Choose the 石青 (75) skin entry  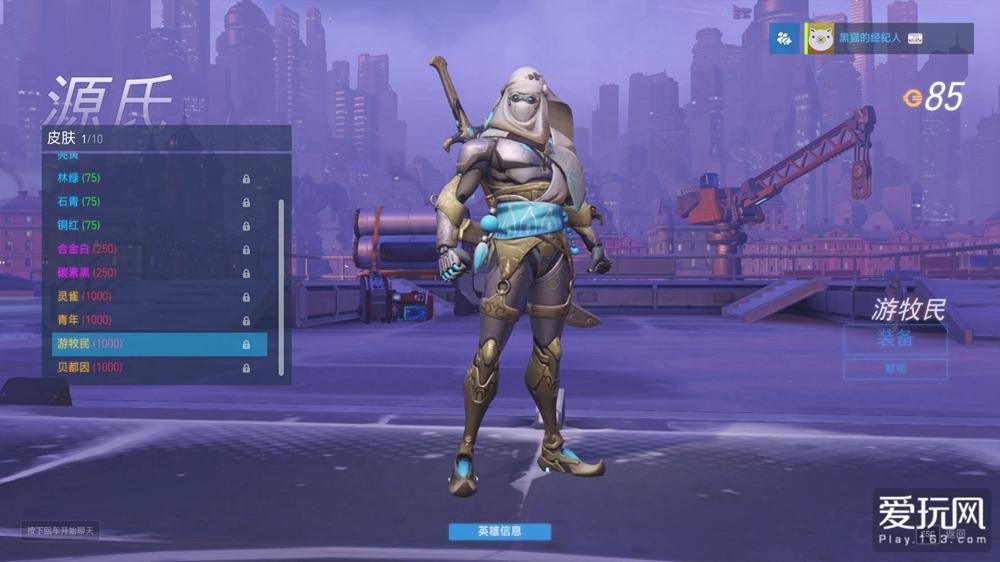click(x=150, y=201)
